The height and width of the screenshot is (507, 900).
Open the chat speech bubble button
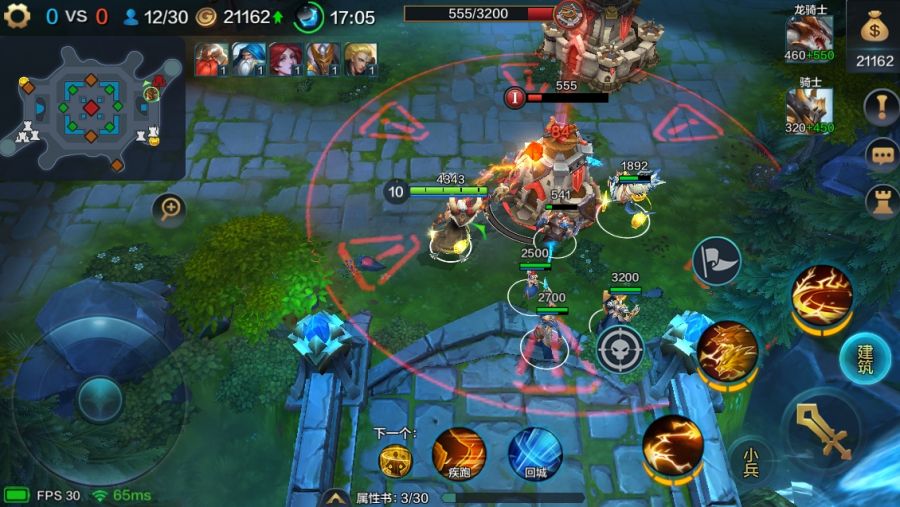coord(881,155)
